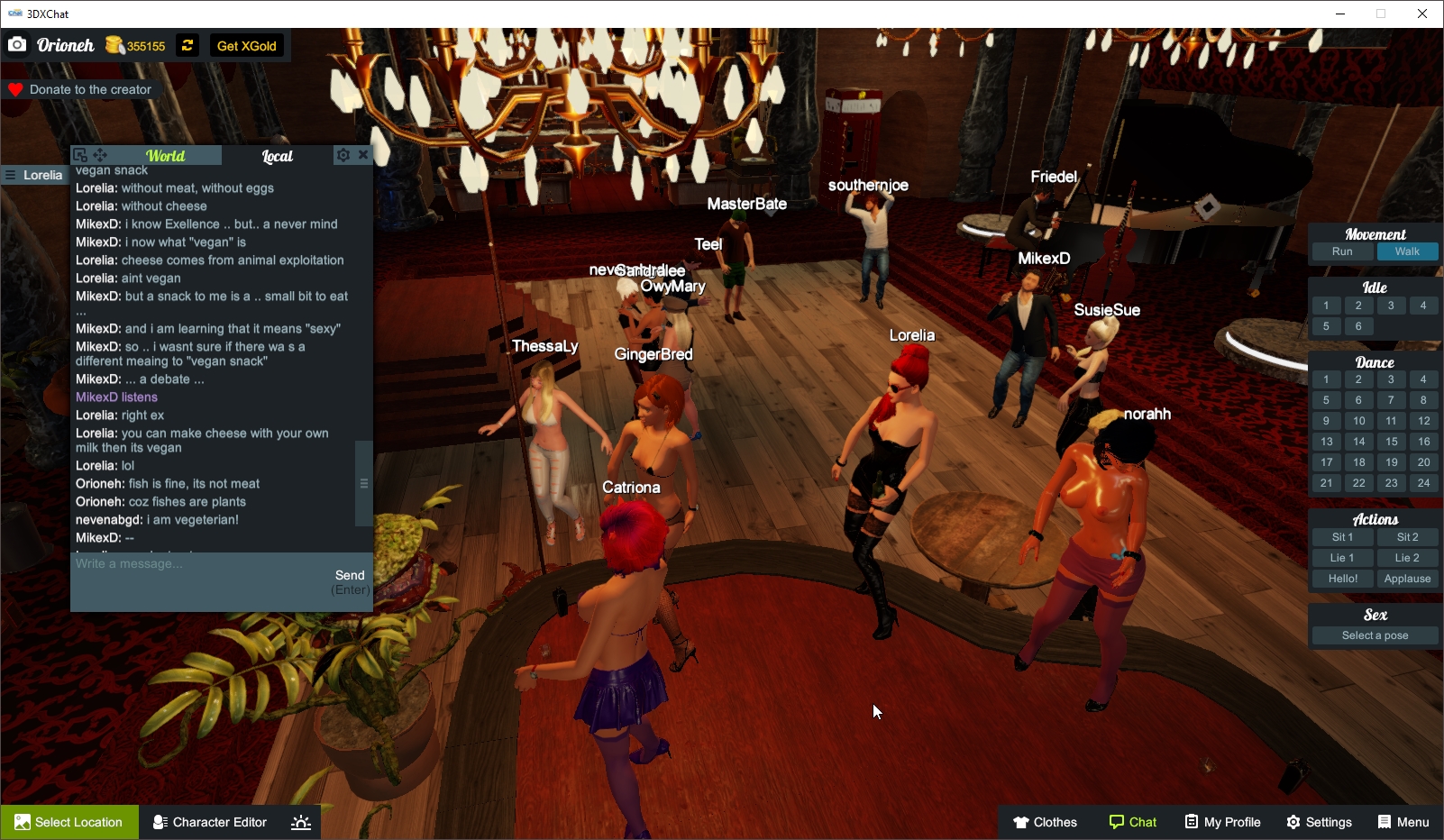The width and height of the screenshot is (1444, 840).
Task: Switch to the Local chat tab
Action: coord(277,155)
